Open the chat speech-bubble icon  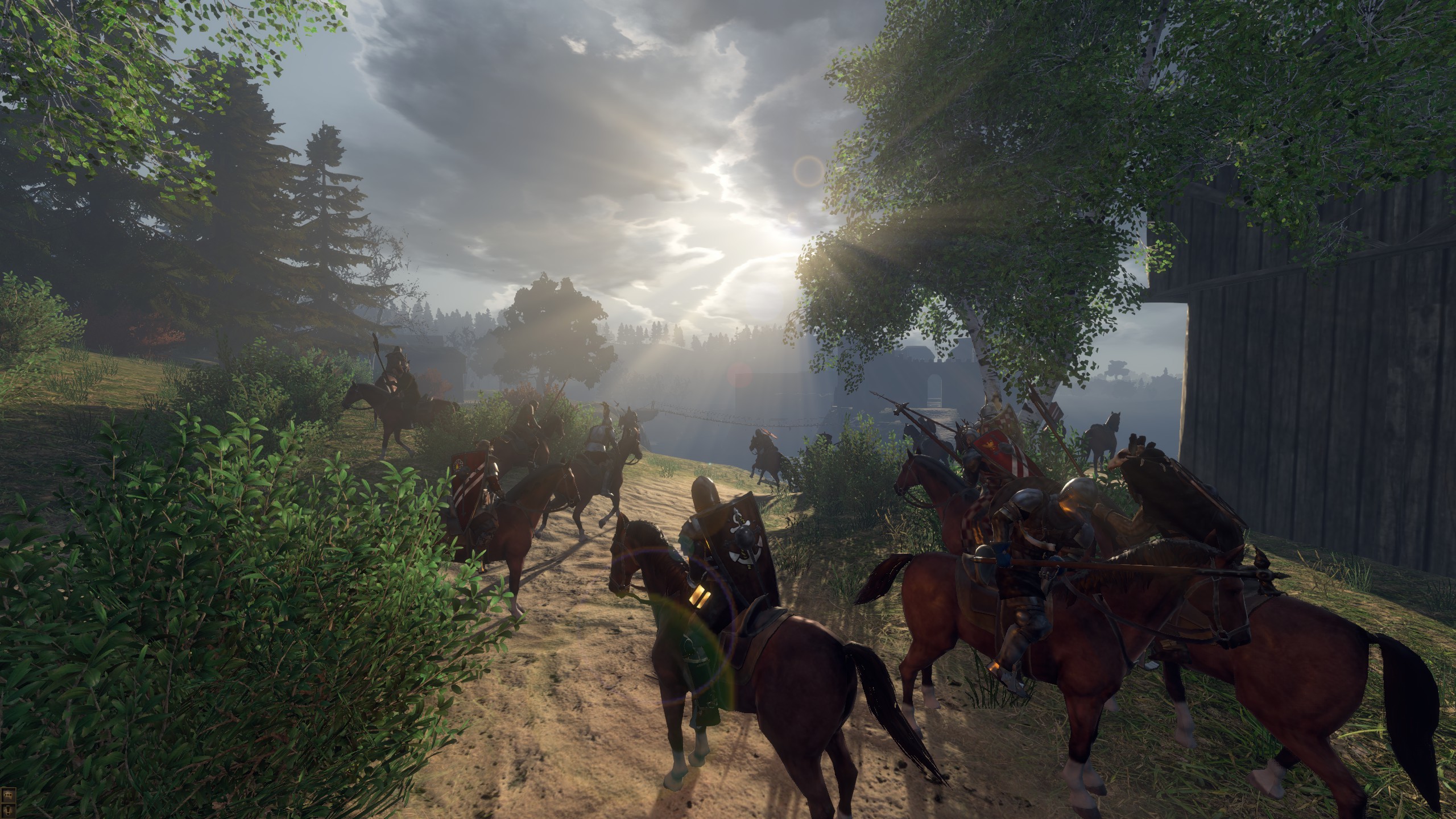point(8,795)
